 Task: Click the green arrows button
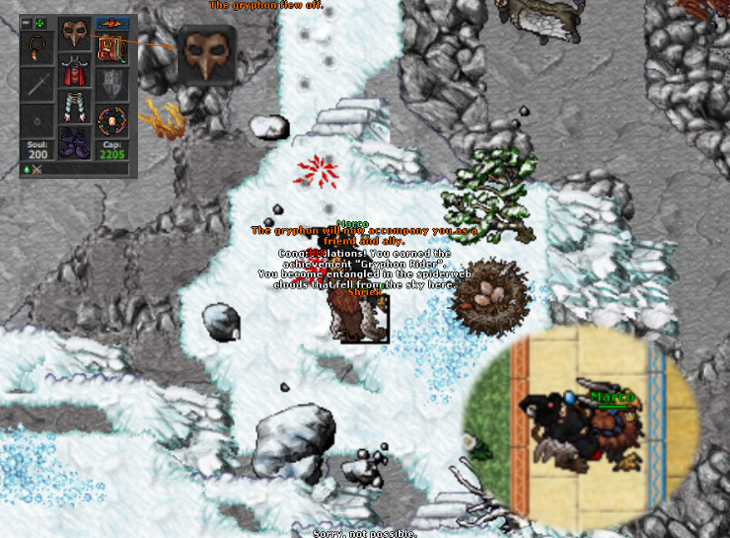(40, 22)
